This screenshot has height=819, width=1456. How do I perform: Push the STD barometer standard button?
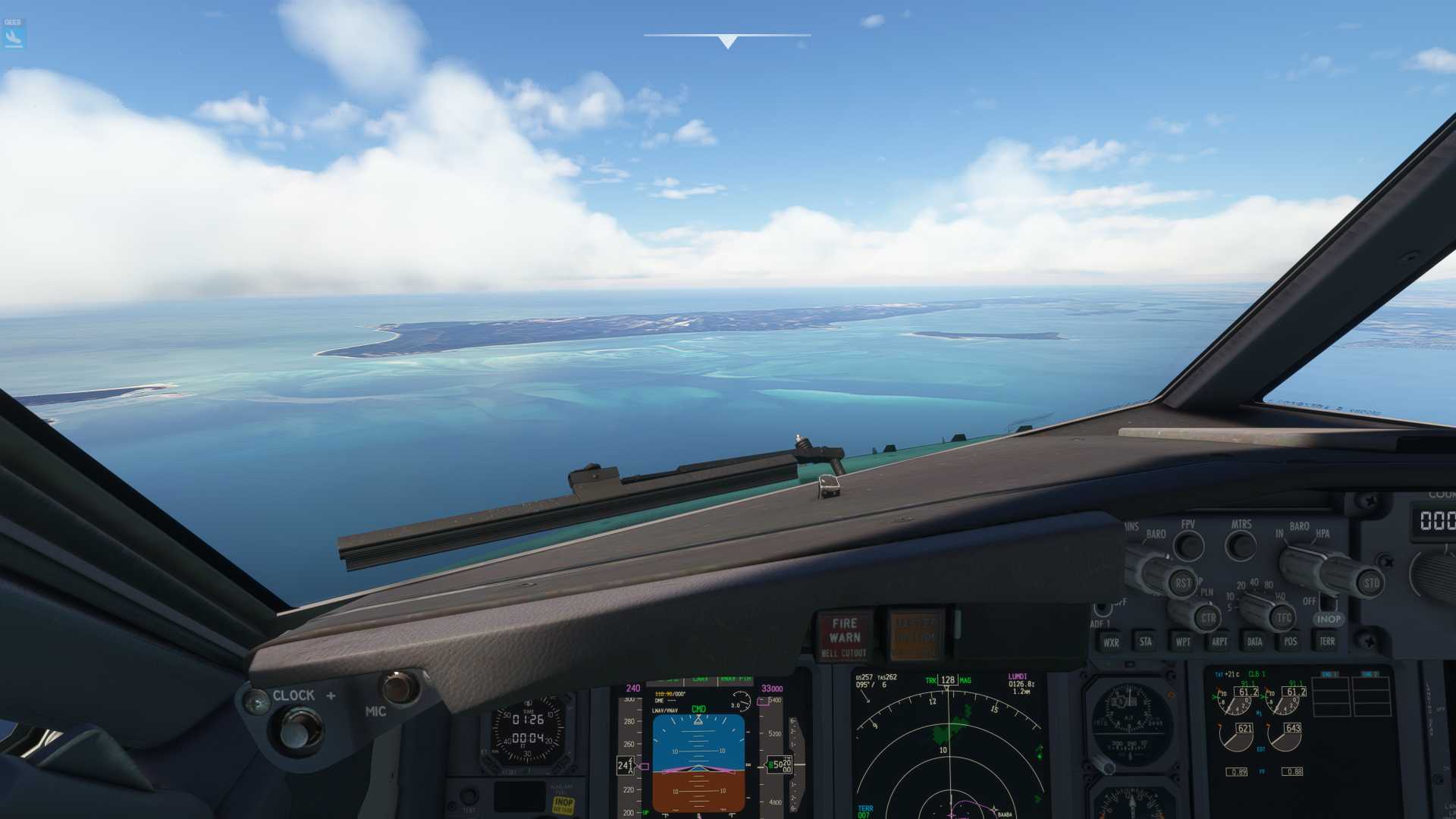[x=1371, y=583]
